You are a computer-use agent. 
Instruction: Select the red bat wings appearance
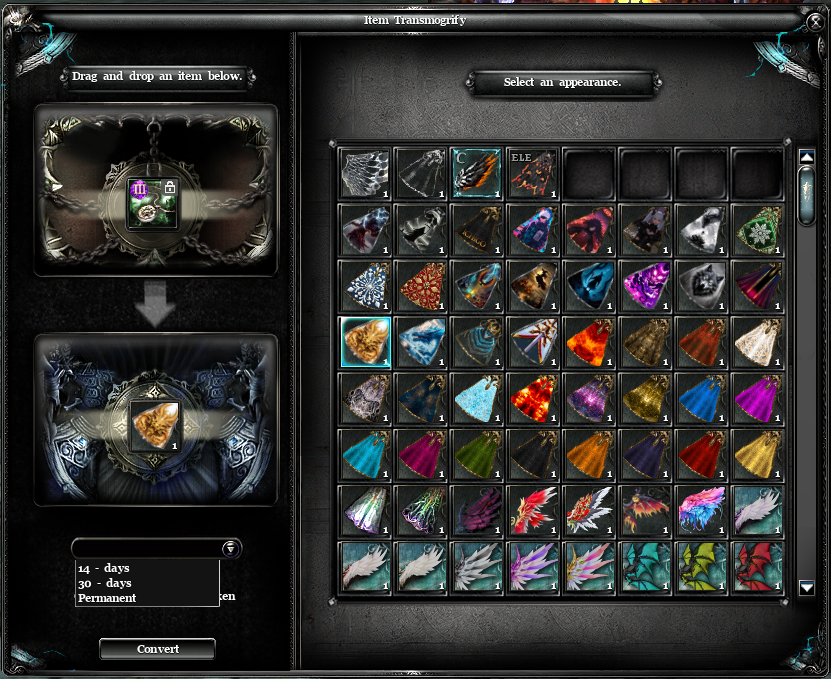point(757,567)
